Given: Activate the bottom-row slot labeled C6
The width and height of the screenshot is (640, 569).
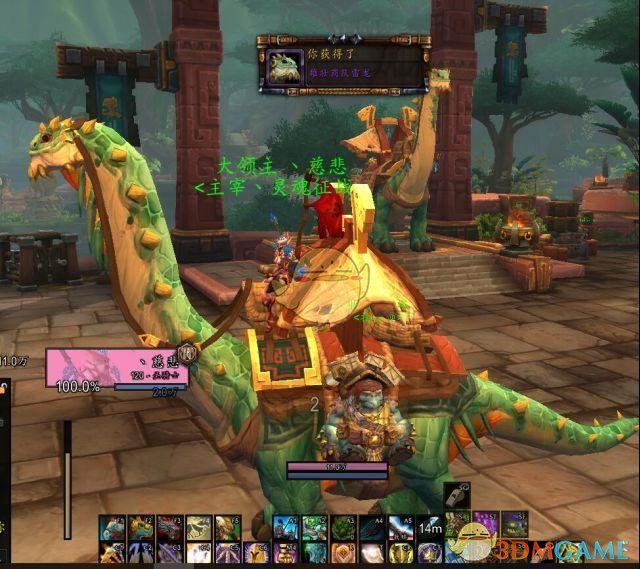Looking at the screenshot, I should coord(256,553).
